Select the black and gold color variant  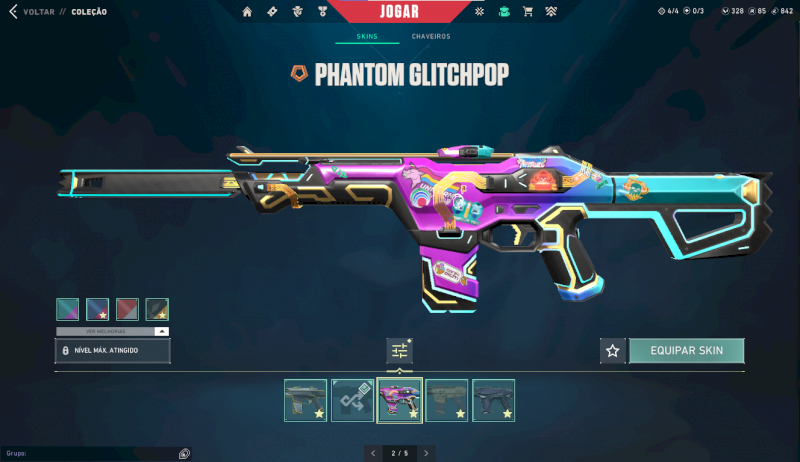tap(157, 309)
